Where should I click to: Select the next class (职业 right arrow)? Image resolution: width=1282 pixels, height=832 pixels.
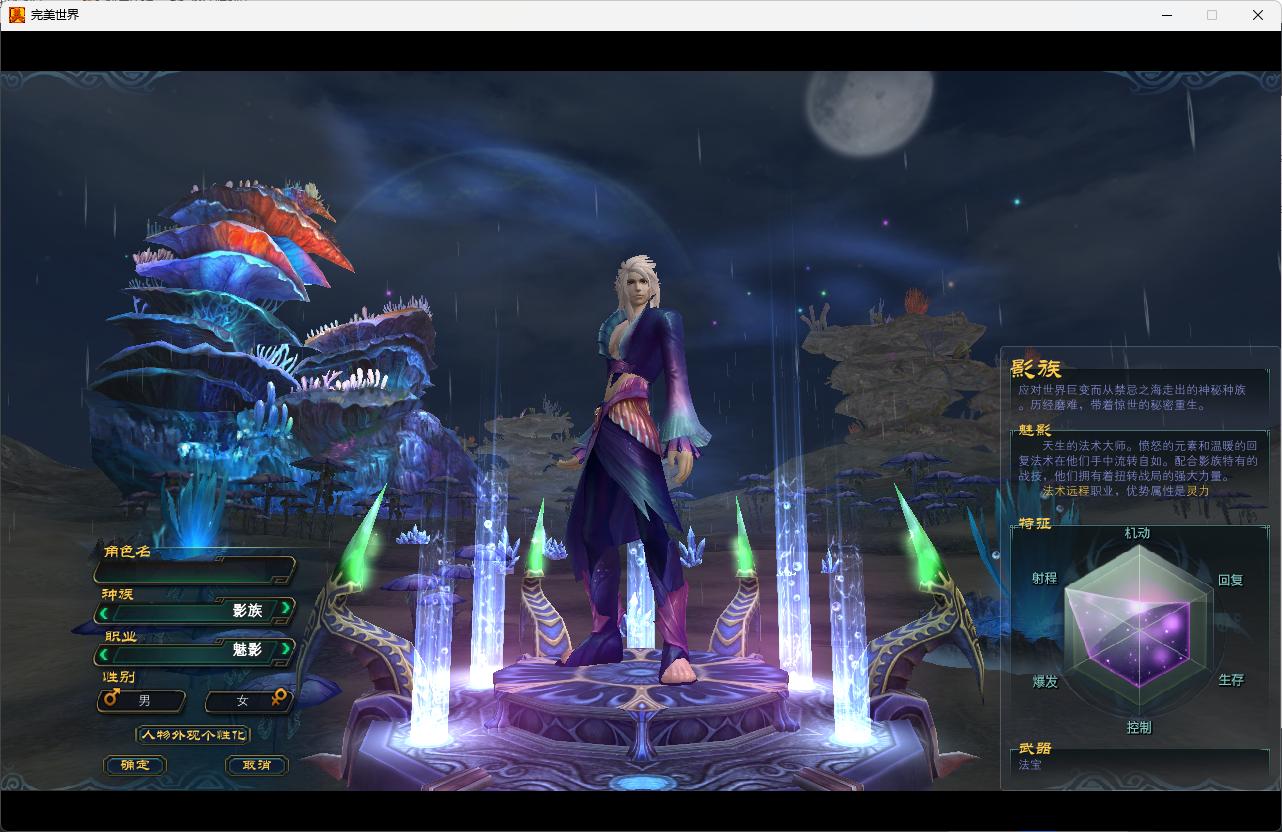point(285,649)
